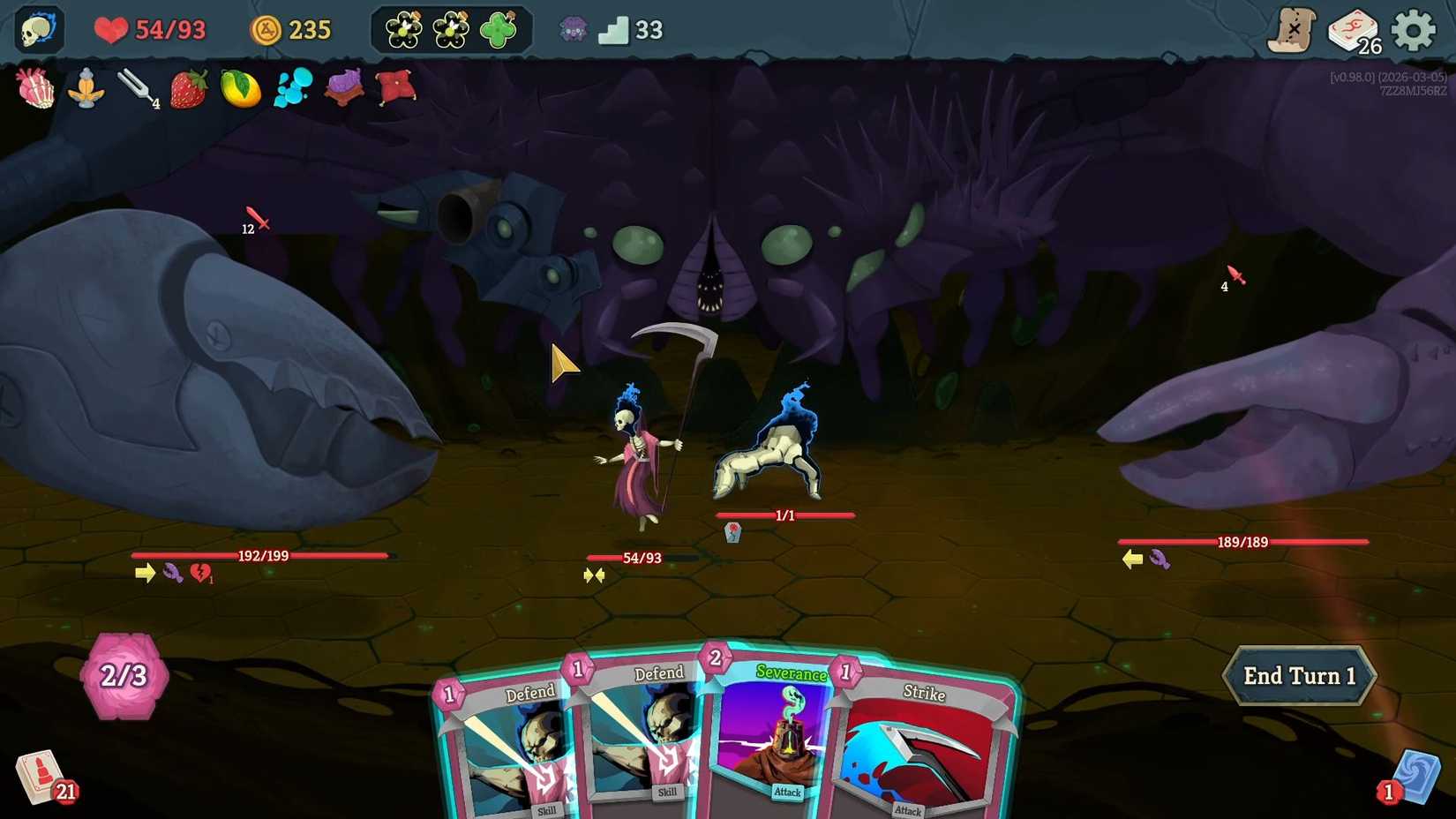Click the red cushion relic

pos(395,88)
